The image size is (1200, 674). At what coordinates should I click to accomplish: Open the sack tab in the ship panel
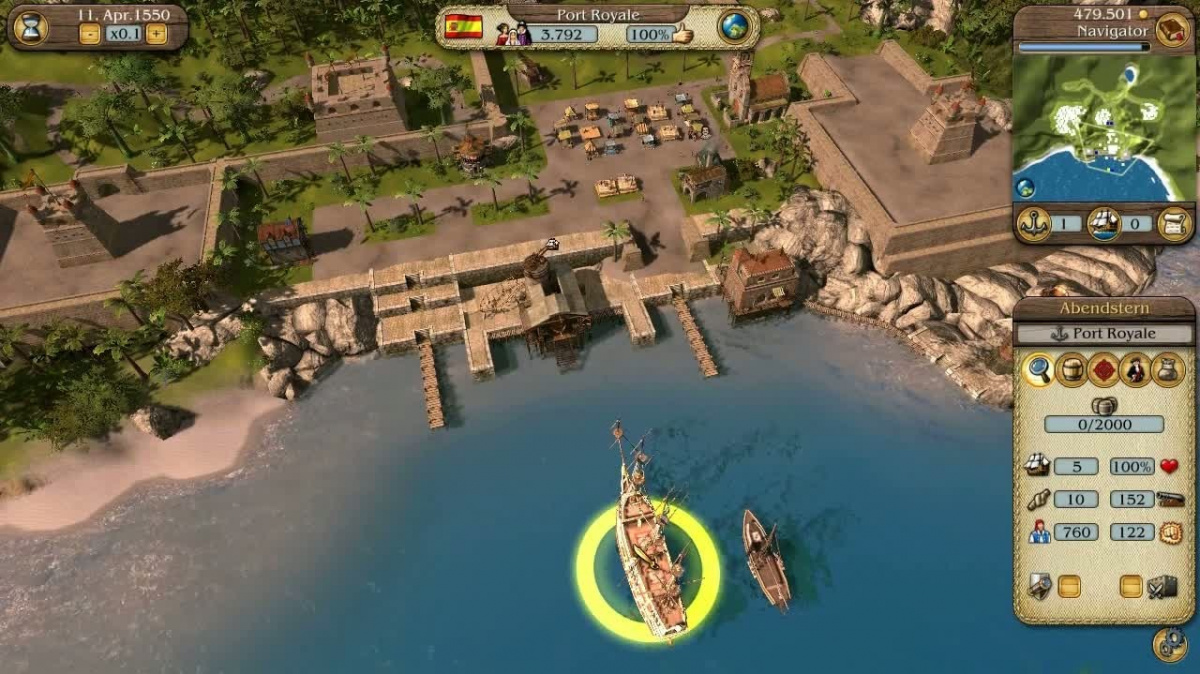pos(1167,370)
